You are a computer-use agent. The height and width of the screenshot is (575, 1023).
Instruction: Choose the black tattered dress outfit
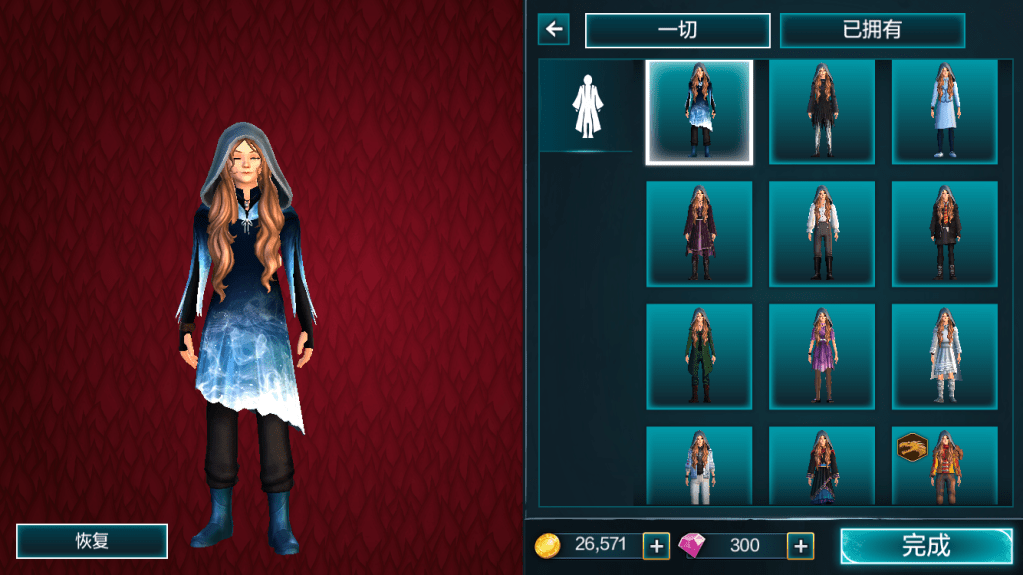coord(822,112)
